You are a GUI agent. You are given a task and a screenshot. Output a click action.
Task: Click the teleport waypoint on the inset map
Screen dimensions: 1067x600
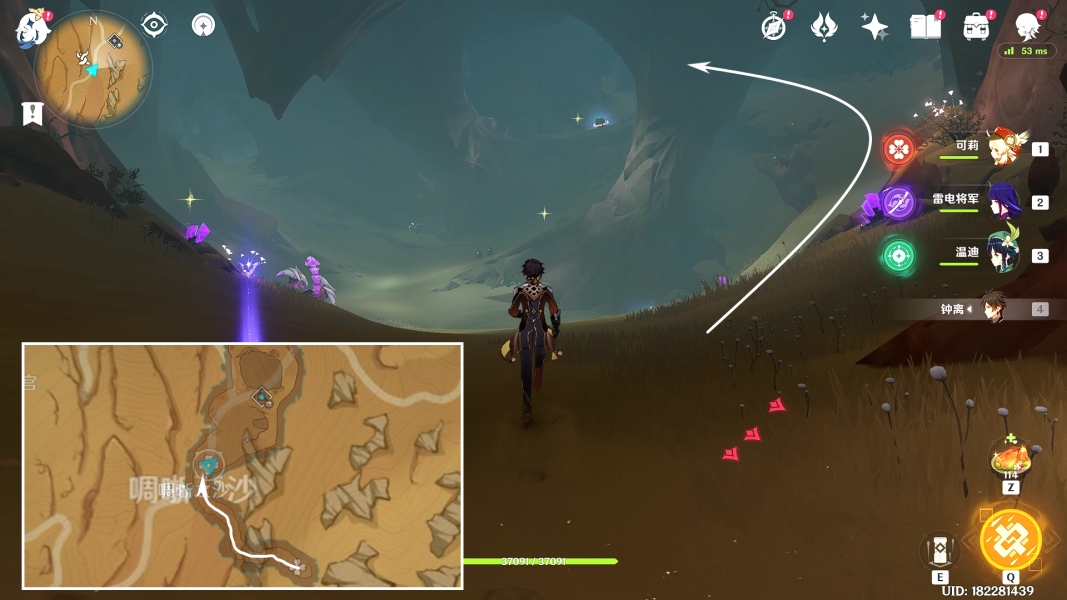(208, 465)
